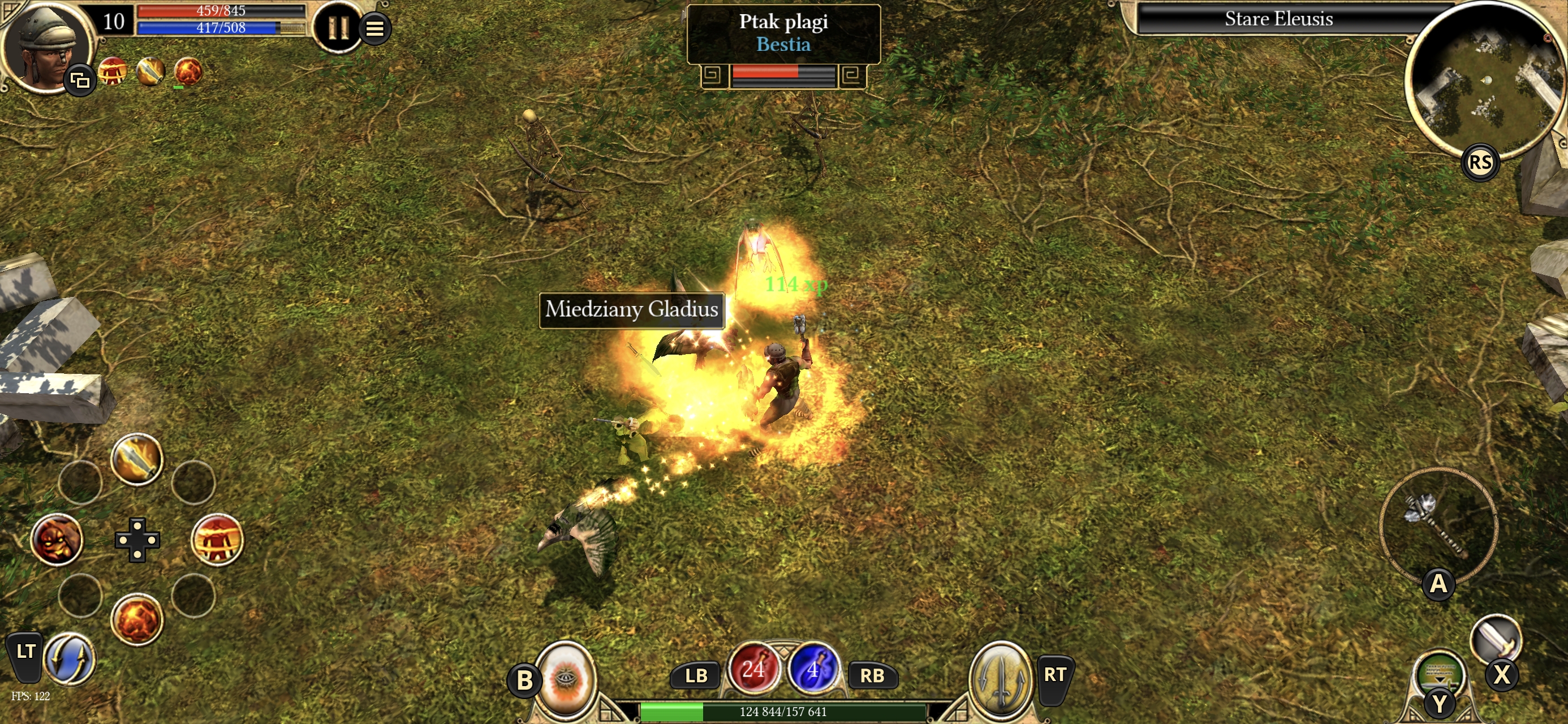Use the blue mana potion
1568x724 pixels.
[813, 670]
